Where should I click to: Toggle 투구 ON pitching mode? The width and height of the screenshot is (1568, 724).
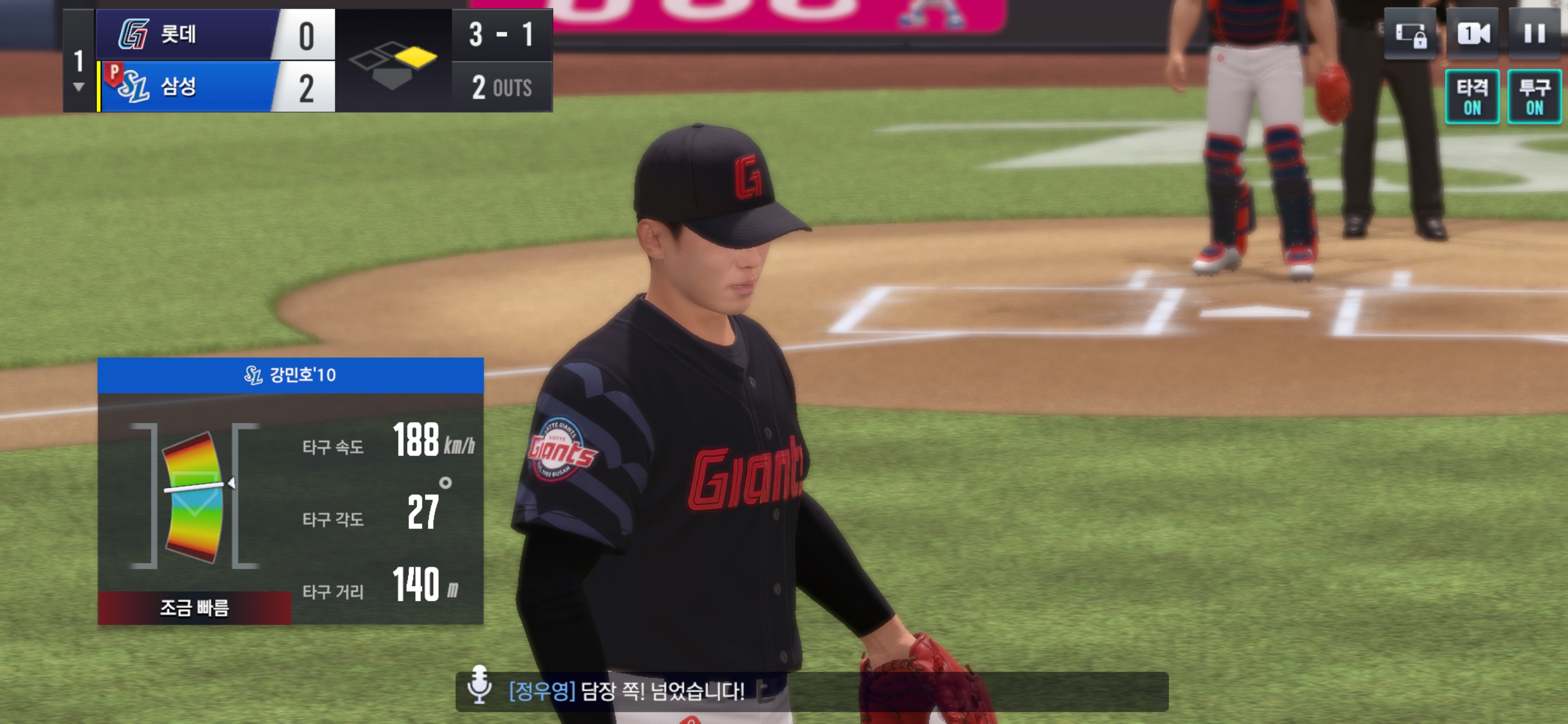pyautogui.click(x=1534, y=97)
